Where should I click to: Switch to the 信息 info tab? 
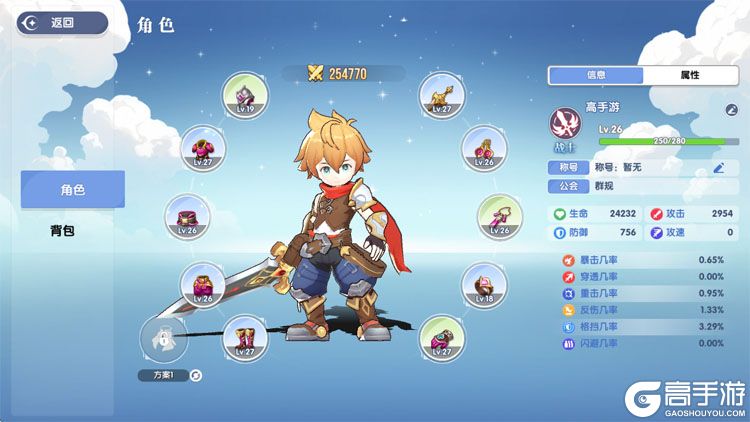(596, 75)
